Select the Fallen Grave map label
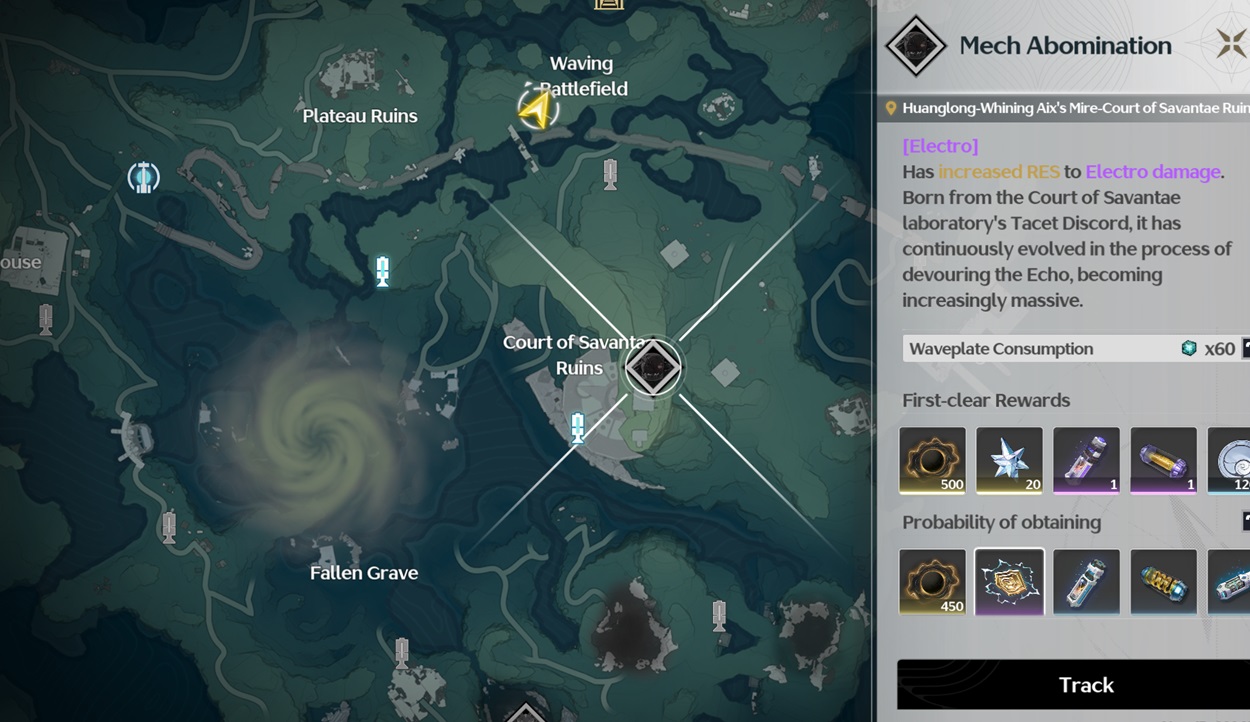1250x722 pixels. [x=364, y=573]
